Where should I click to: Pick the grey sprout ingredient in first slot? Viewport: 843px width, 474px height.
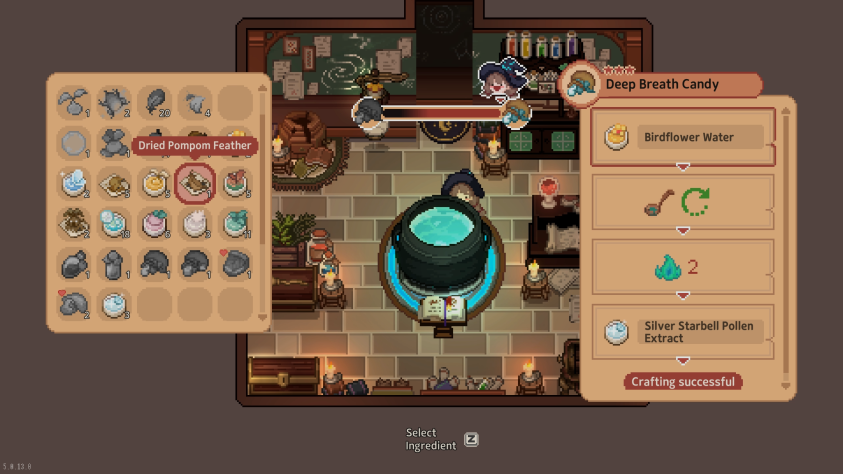pyautogui.click(x=74, y=102)
